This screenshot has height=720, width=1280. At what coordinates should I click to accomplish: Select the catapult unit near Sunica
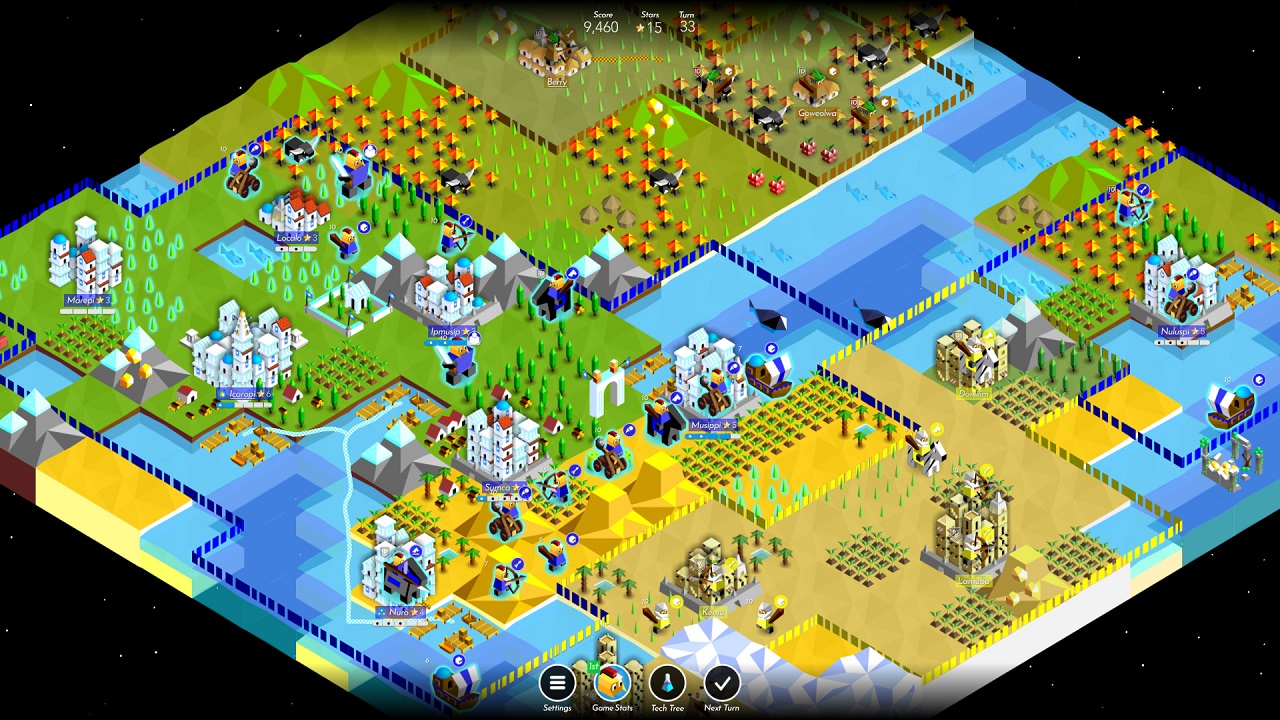[506, 520]
